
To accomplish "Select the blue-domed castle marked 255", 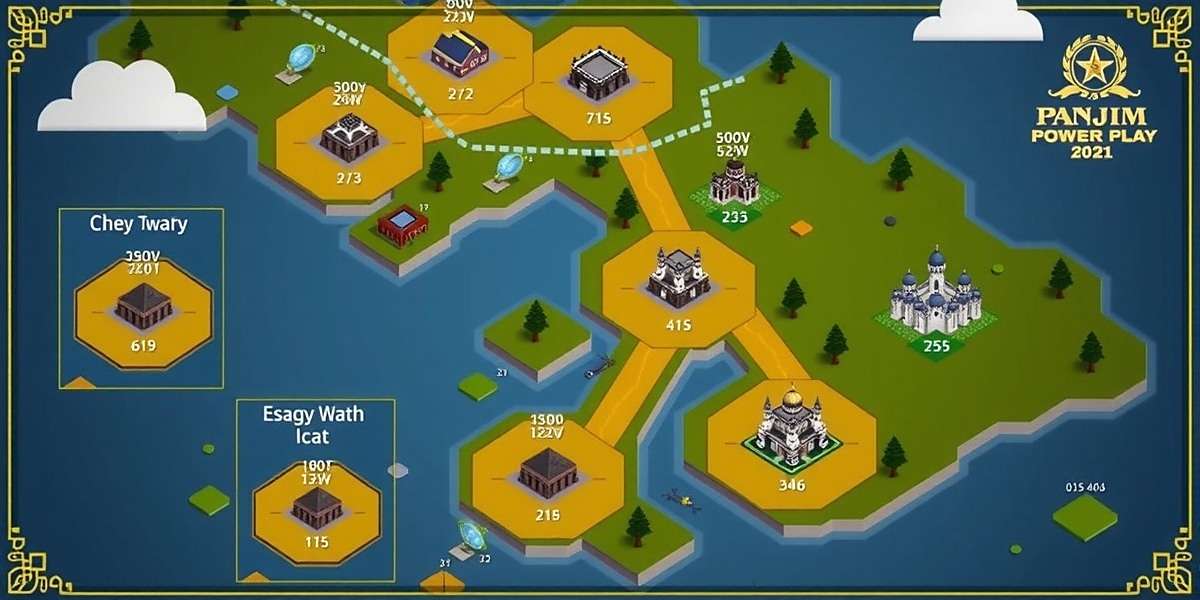I will coord(936,300).
